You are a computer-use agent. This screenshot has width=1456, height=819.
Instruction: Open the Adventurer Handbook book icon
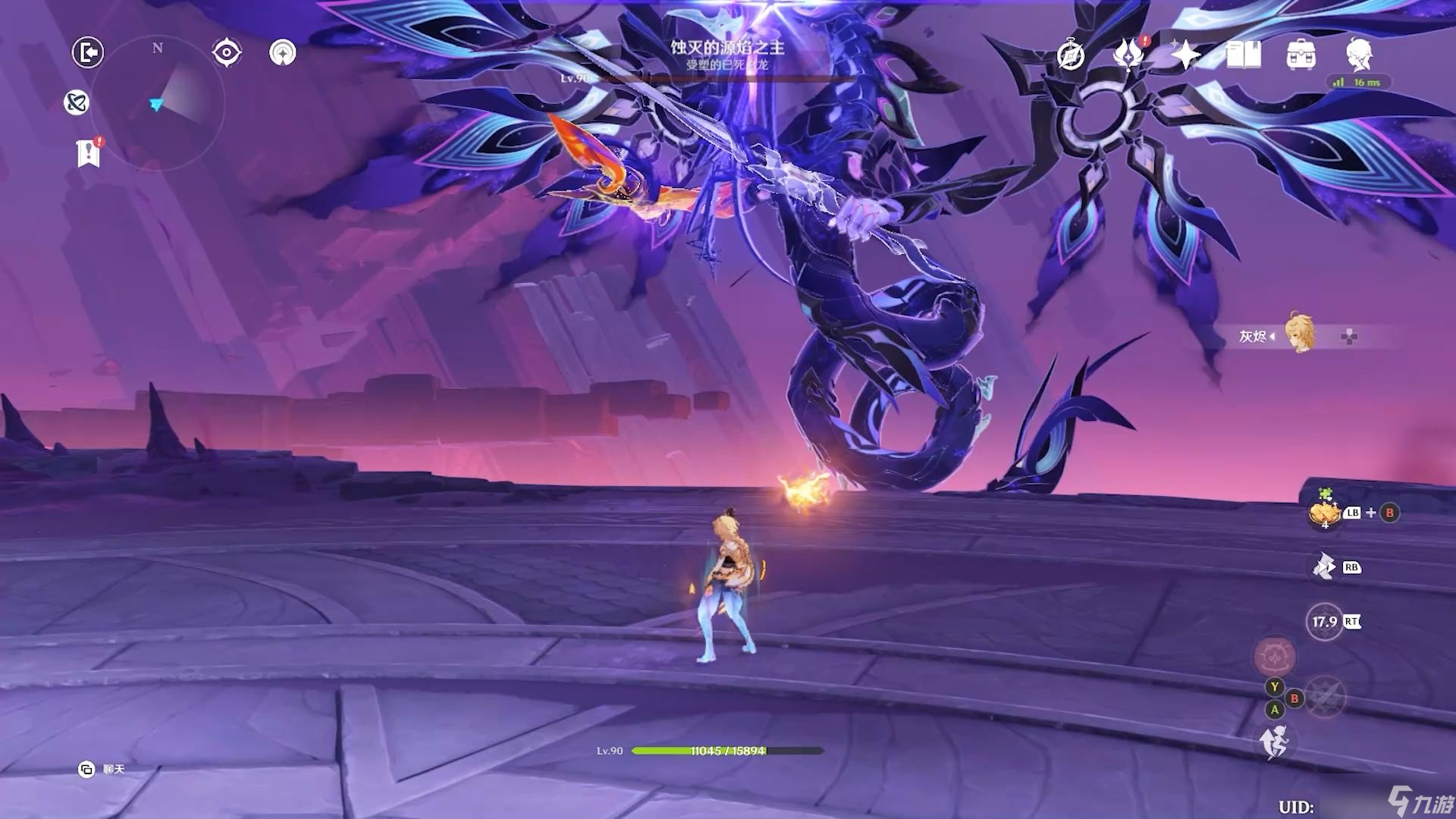[x=1244, y=55]
